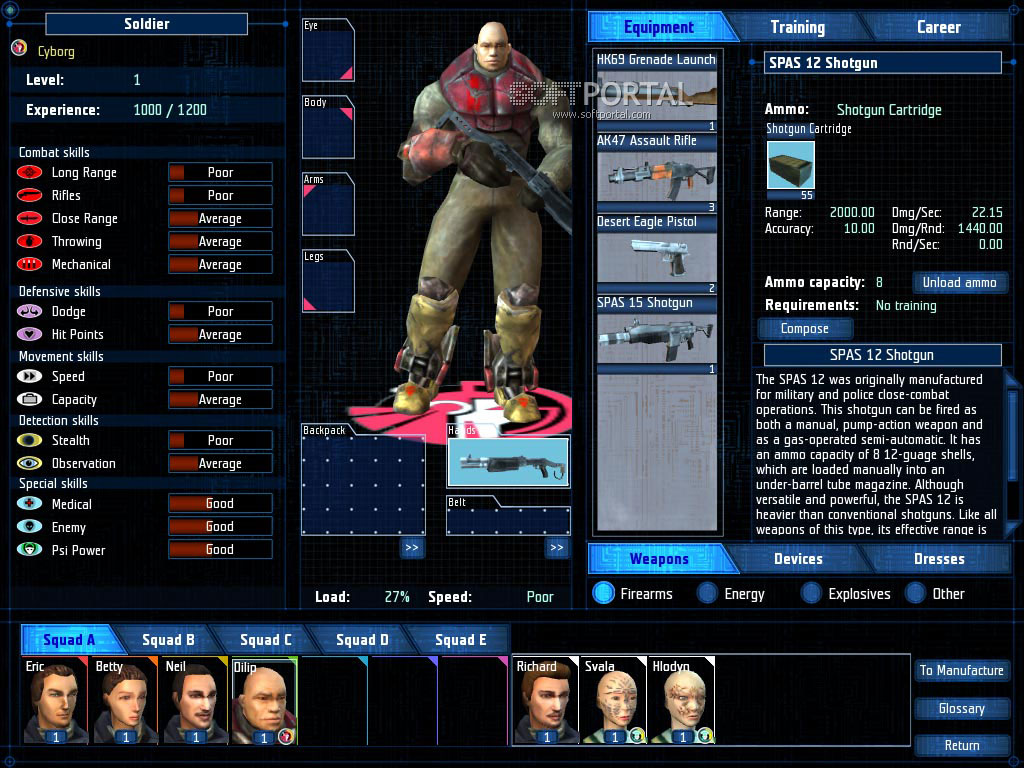The width and height of the screenshot is (1024, 768).
Task: Open the Career tab
Action: point(938,27)
